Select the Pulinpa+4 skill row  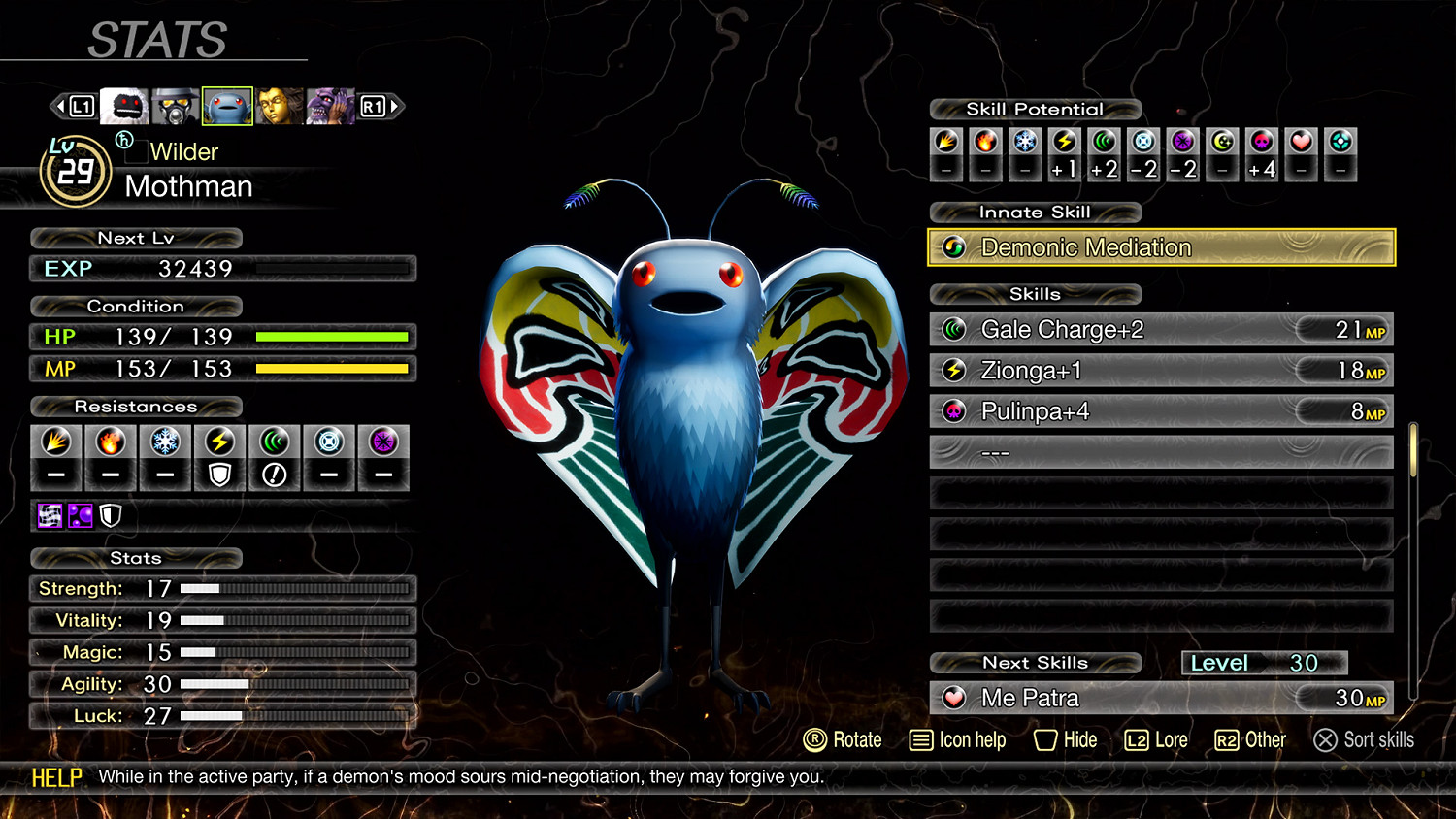point(1161,411)
